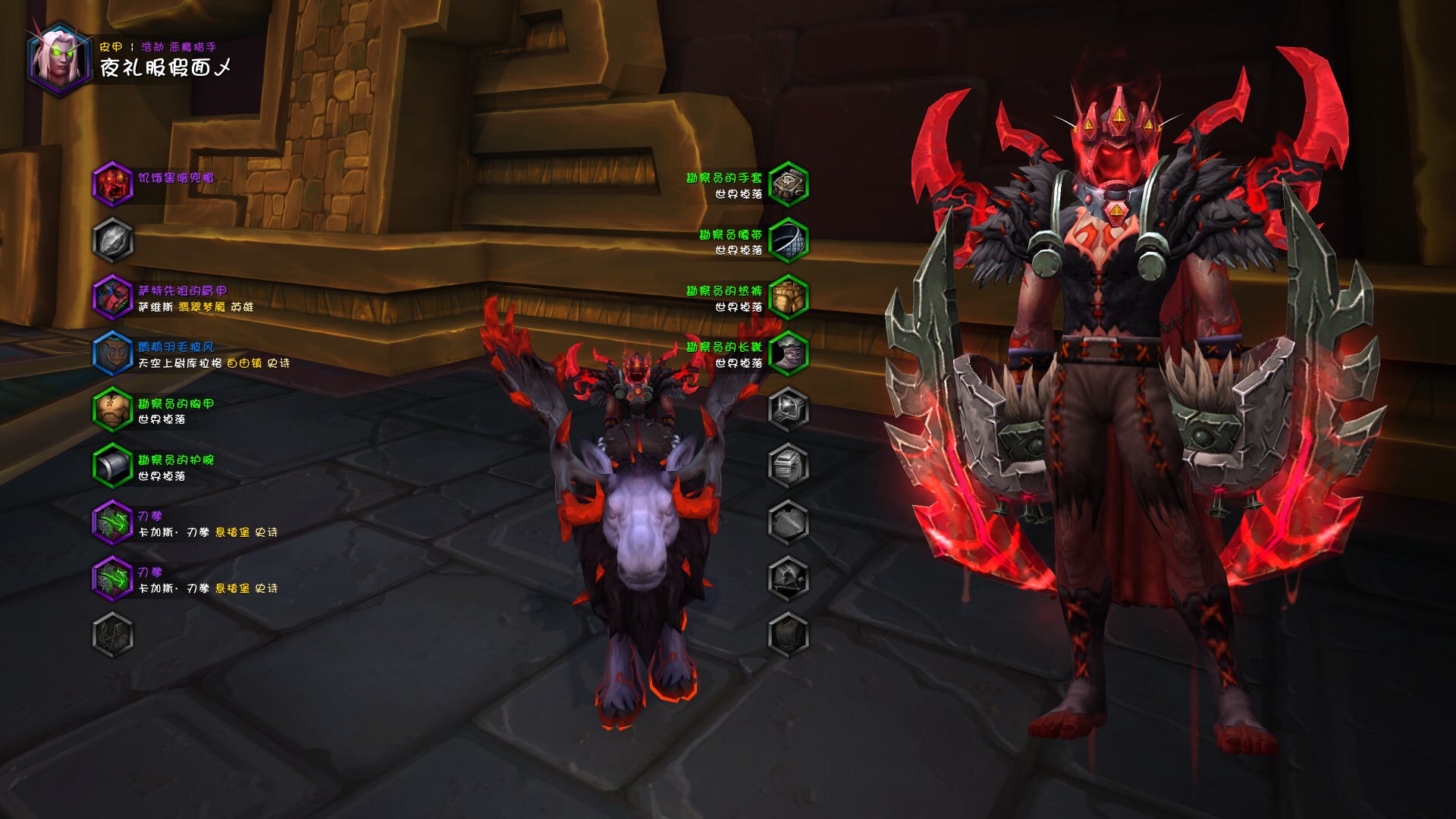
Task: Open the 勘察员的热裤 pants slot
Action: (x=788, y=297)
